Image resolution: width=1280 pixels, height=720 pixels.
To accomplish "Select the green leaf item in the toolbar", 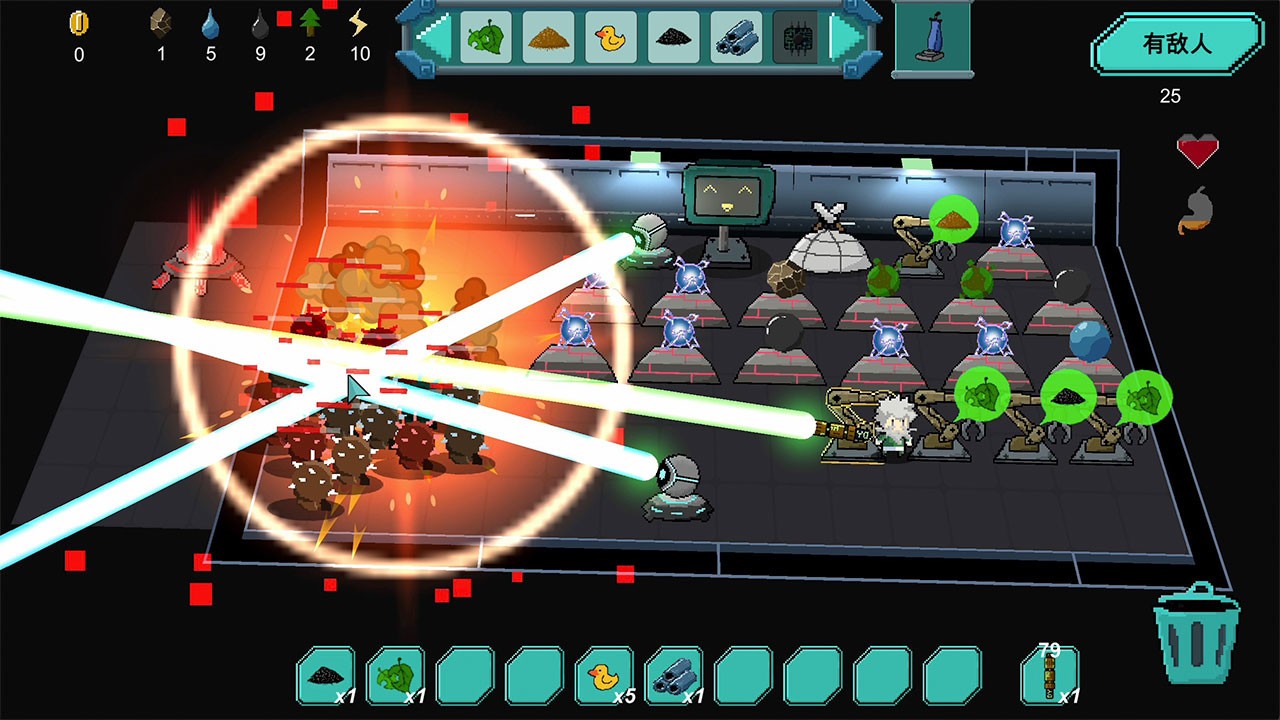I will [x=486, y=38].
